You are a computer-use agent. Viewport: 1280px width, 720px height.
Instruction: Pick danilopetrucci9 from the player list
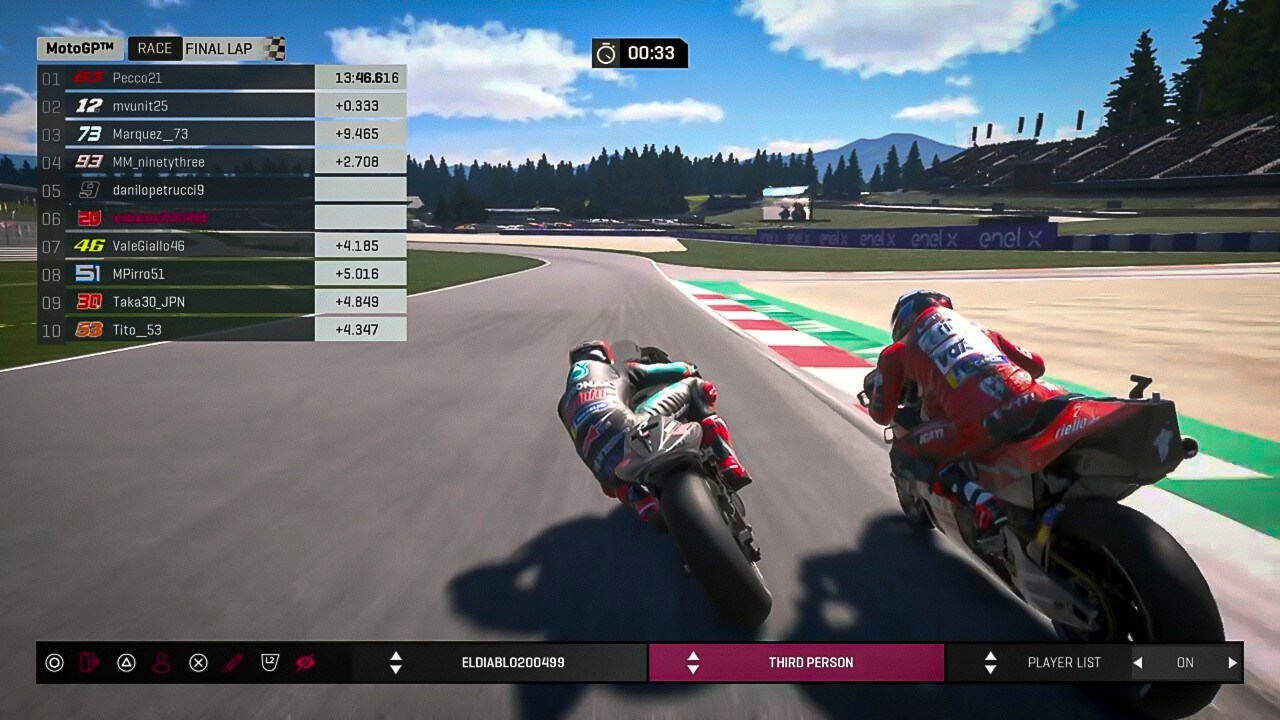point(158,190)
